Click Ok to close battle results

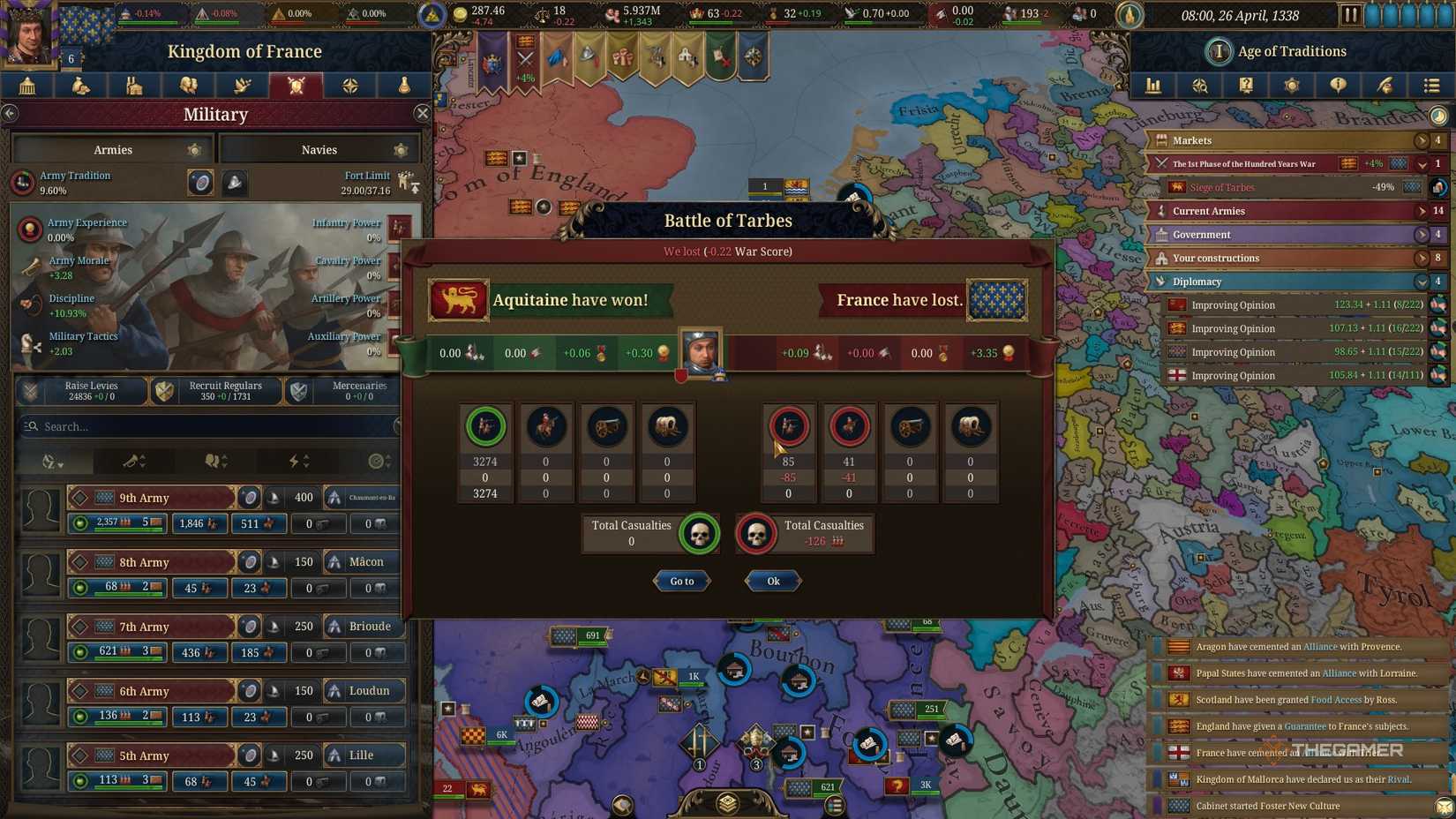(772, 581)
